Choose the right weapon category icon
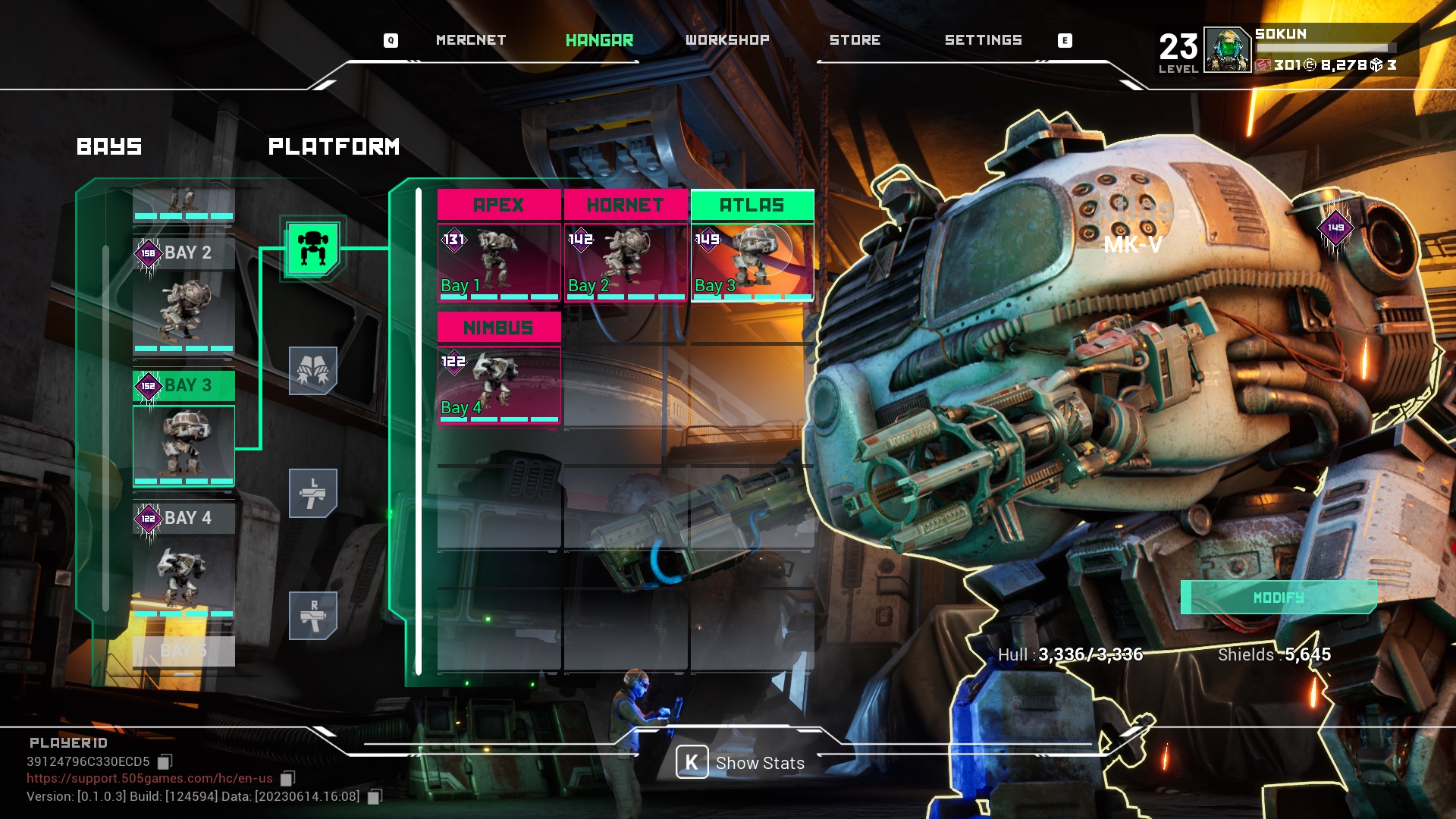 pyautogui.click(x=312, y=615)
